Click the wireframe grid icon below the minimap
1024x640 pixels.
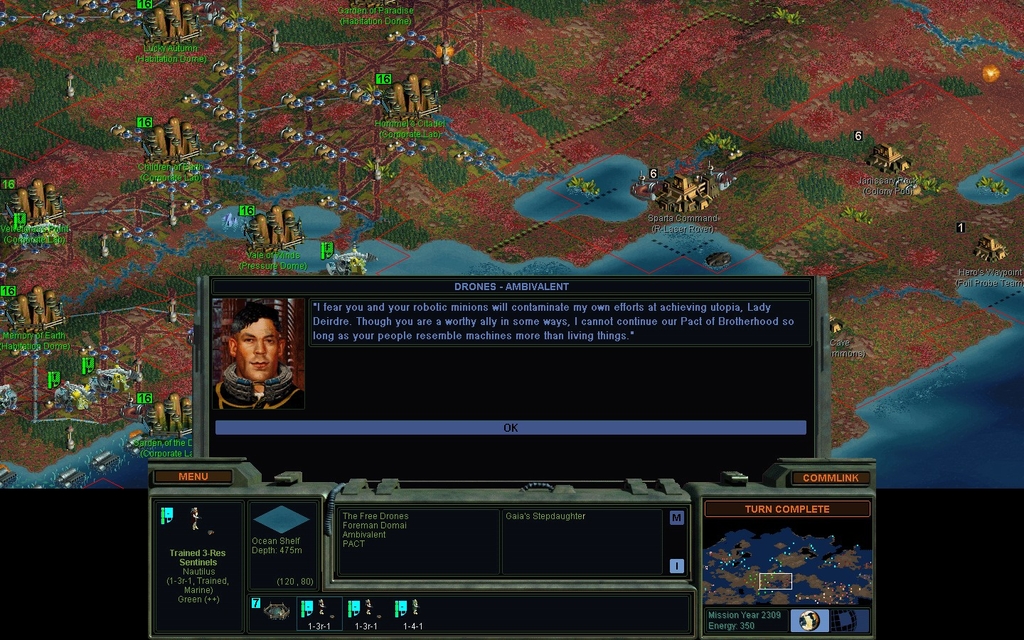(x=848, y=620)
